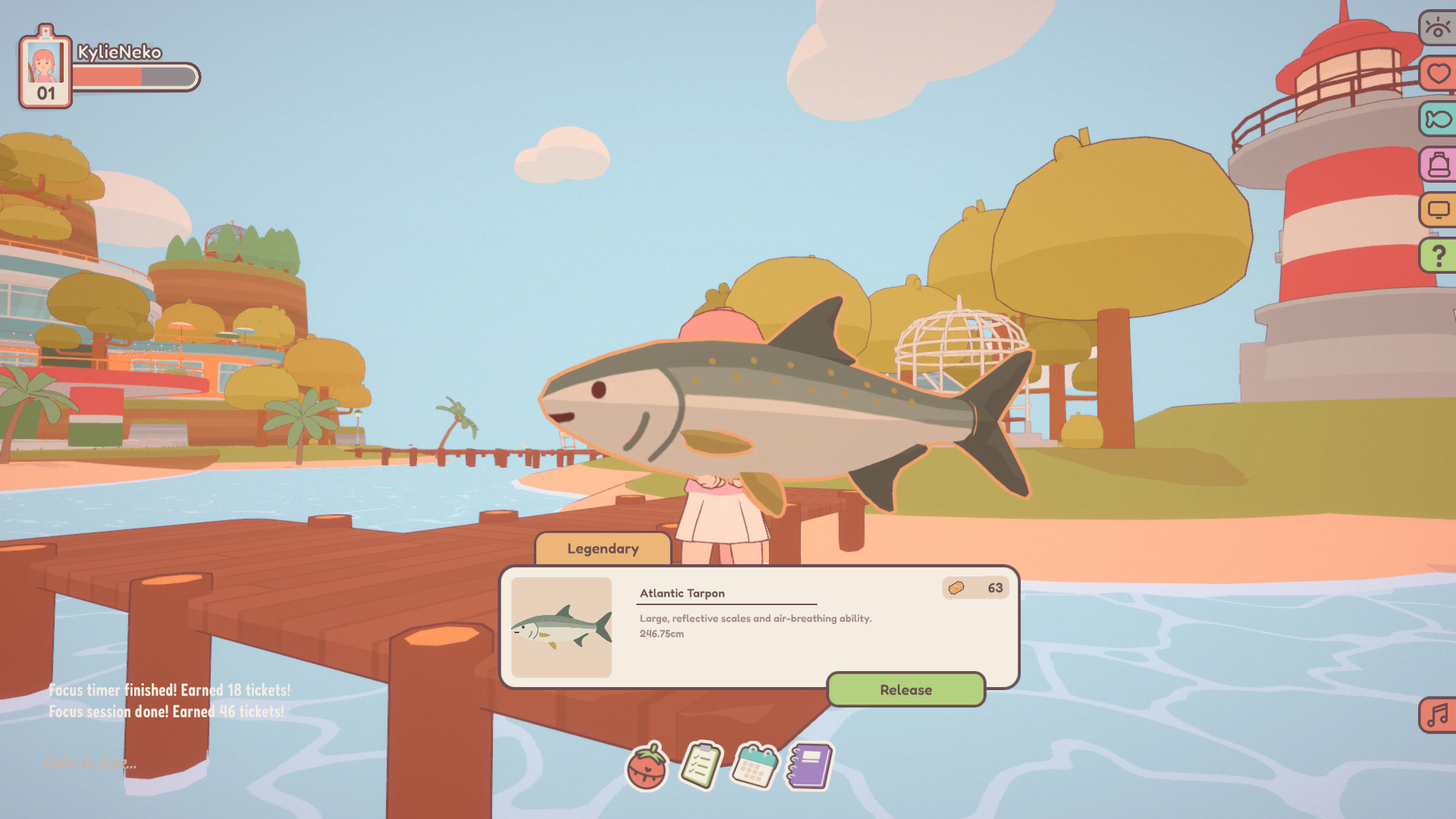Click the Atlantic Tarpon thumbnail
The height and width of the screenshot is (819, 1456).
point(561,627)
